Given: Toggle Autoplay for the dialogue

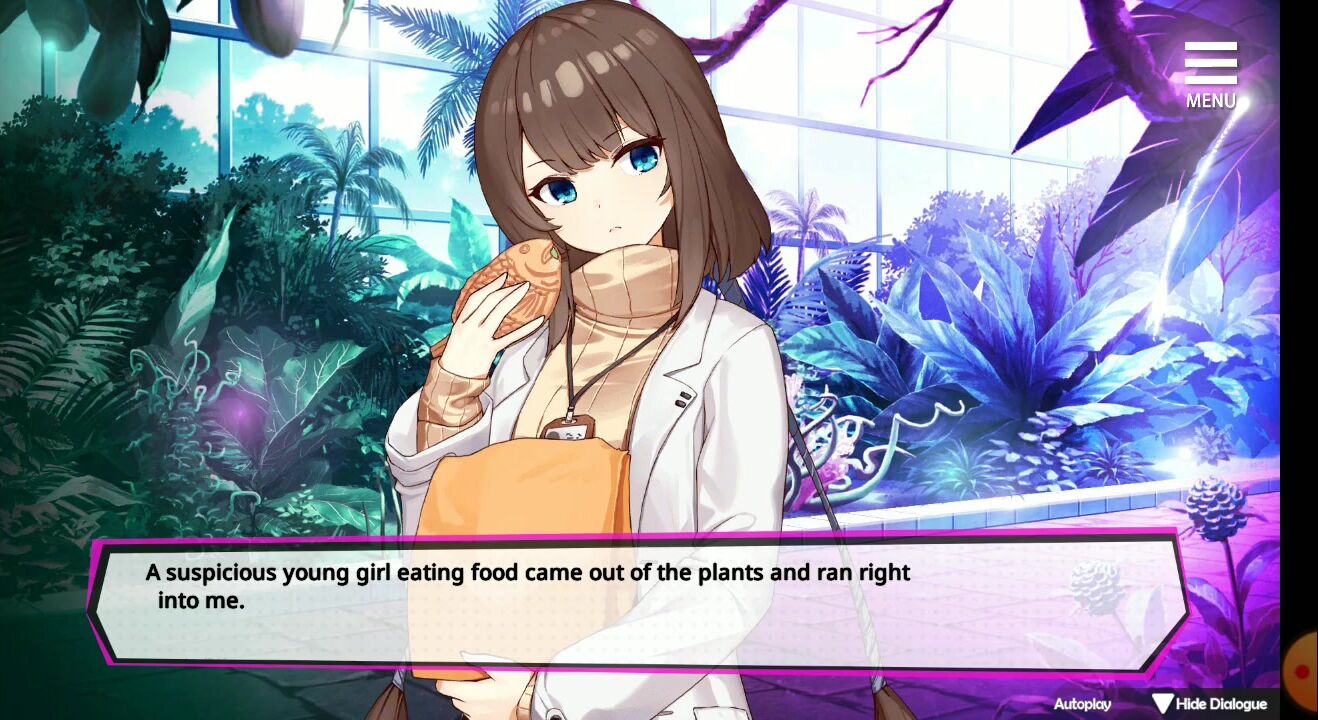Looking at the screenshot, I should tap(1082, 704).
